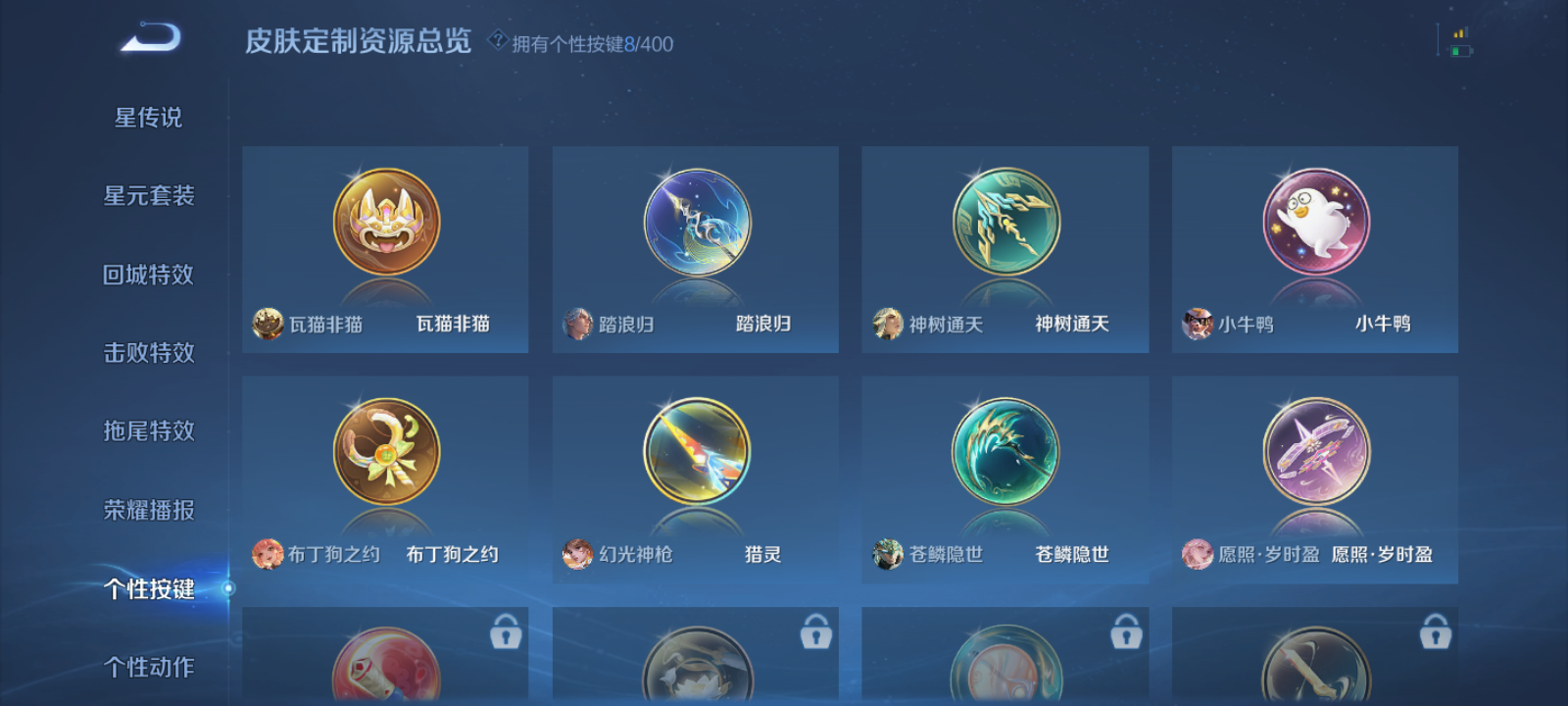Select the 愿照·岁时盈 medallion icon
This screenshot has width=1568, height=706.
[x=1314, y=451]
